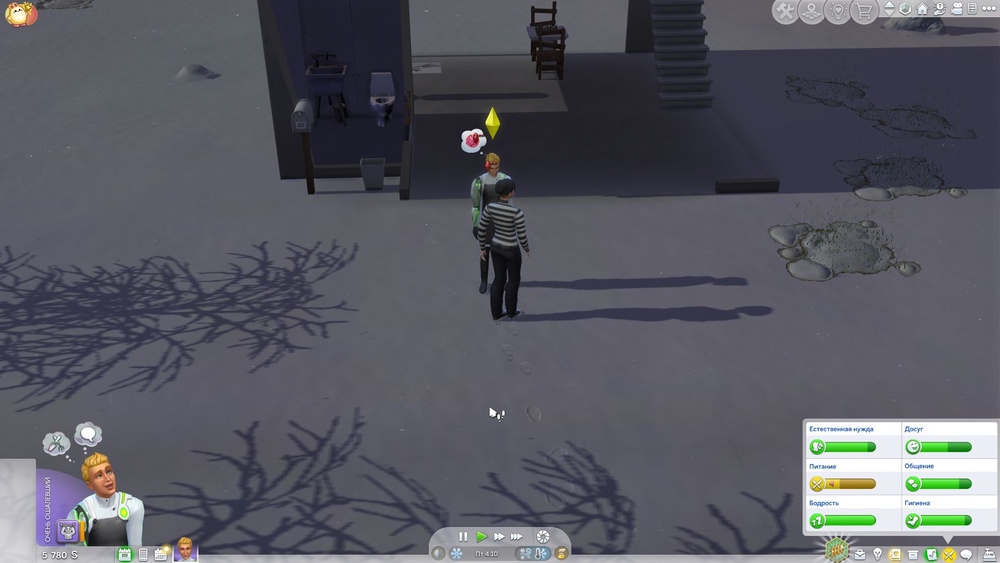Viewport: 1000px width, 563px height.
Task: Open the three-dots options menu
Action: pyautogui.click(x=986, y=9)
